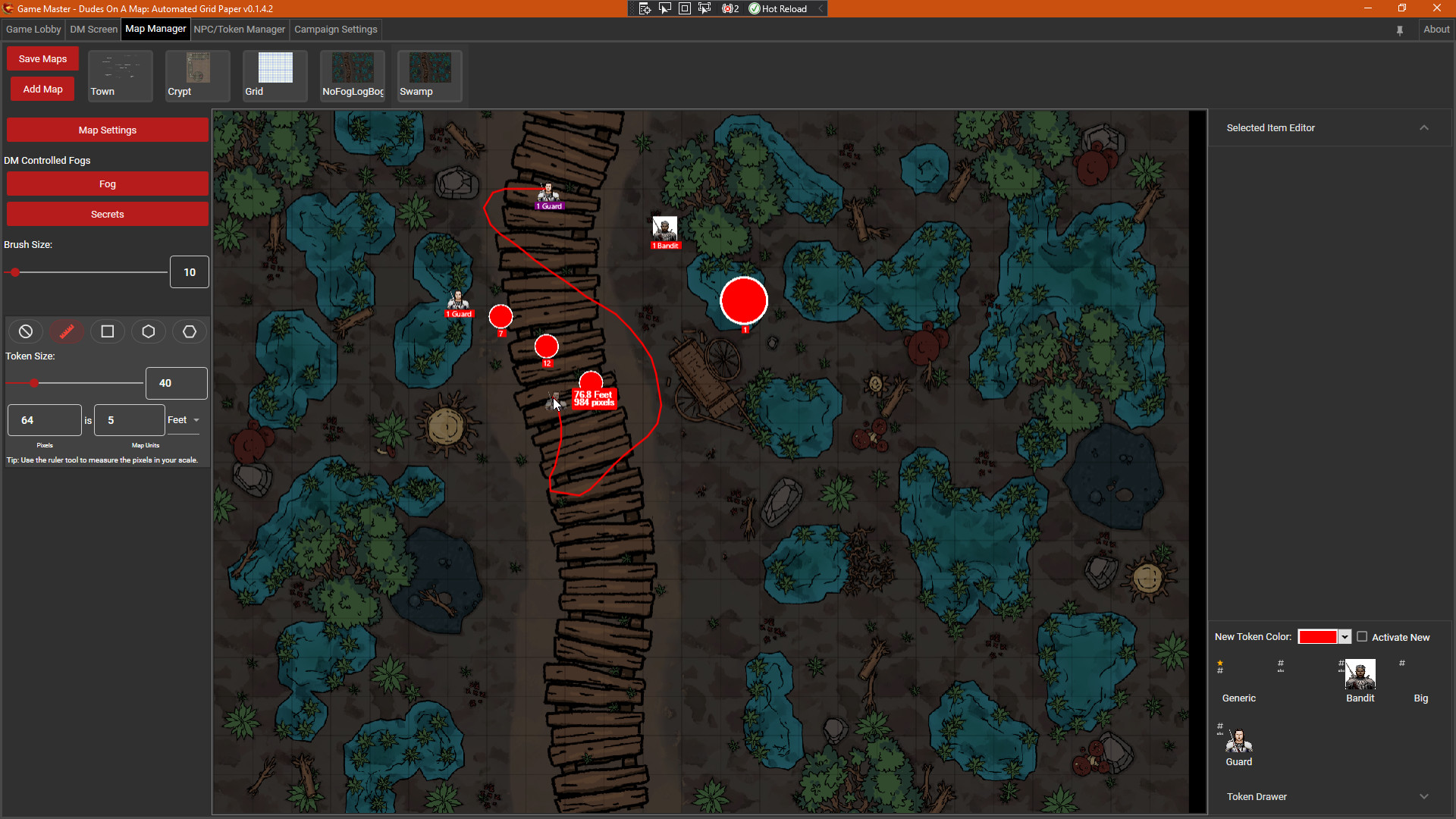Pick the Bandit token from drawer
This screenshot has width=1456, height=819.
pyautogui.click(x=1360, y=674)
